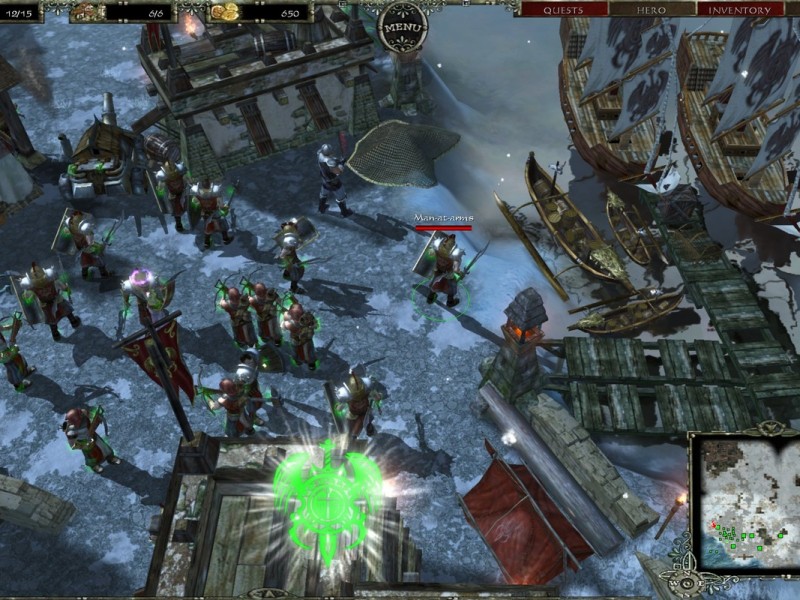Expand the bottom panel arrow tab
Screen dimensions: 800x600
coord(267,592)
